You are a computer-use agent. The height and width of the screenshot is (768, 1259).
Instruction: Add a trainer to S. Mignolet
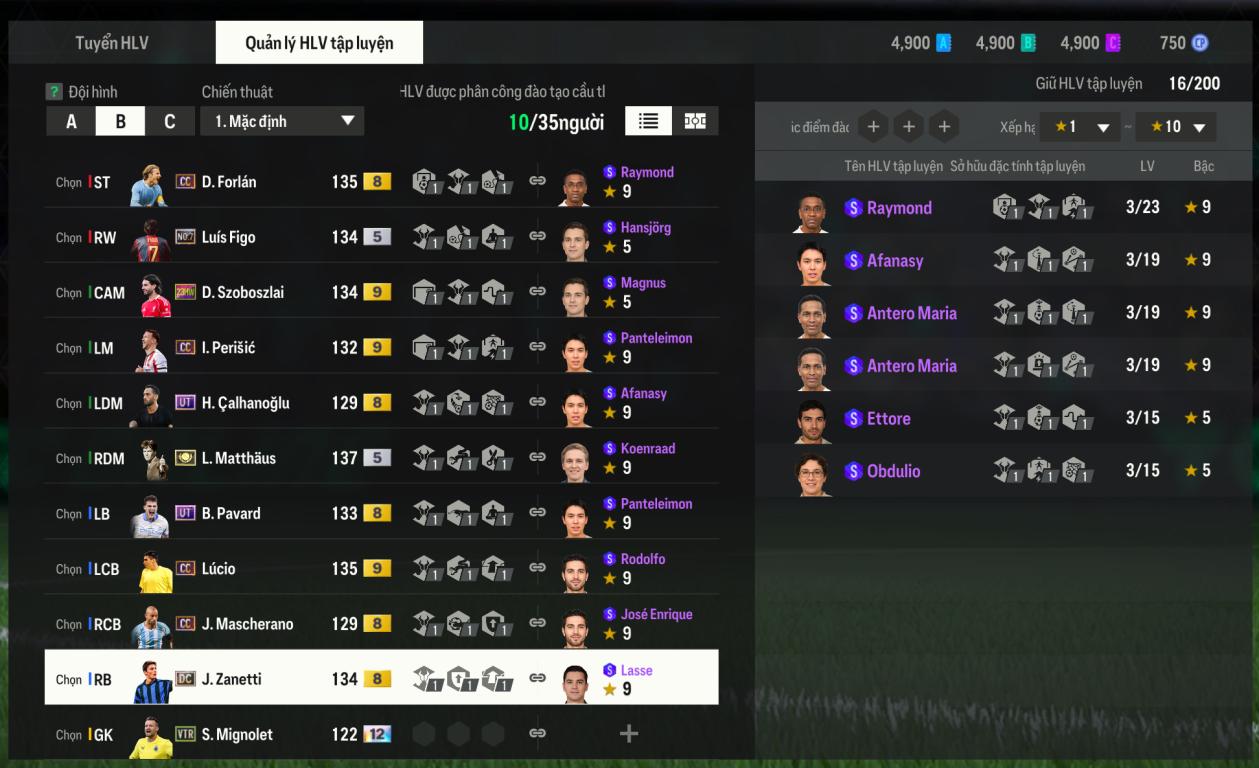point(628,734)
